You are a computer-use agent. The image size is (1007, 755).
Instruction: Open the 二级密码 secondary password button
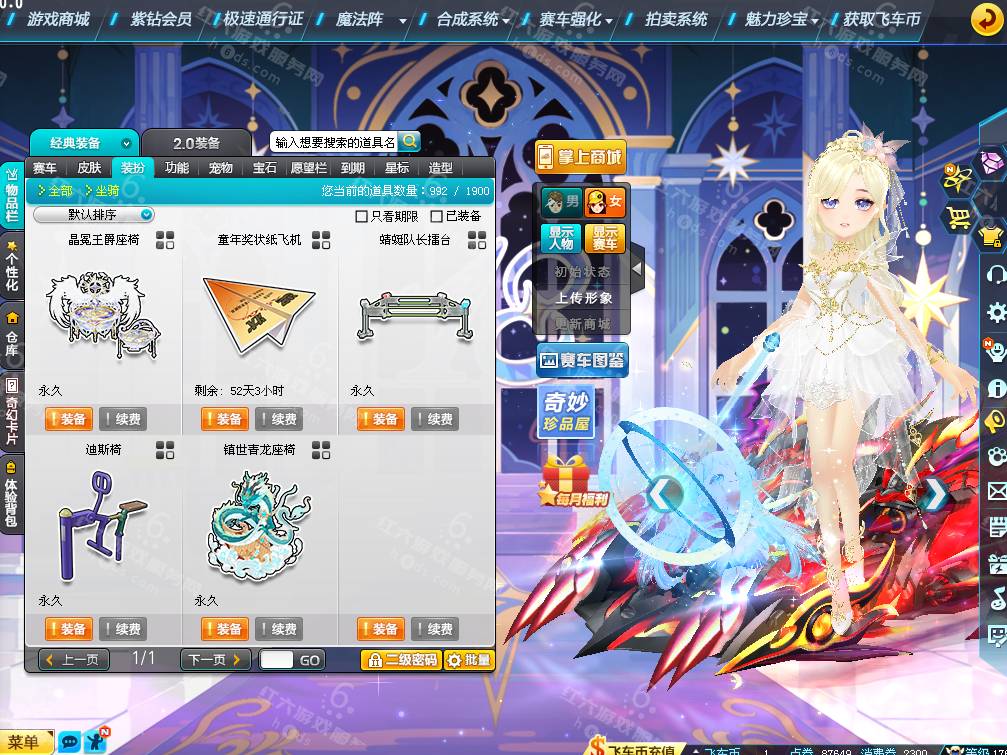tap(400, 660)
